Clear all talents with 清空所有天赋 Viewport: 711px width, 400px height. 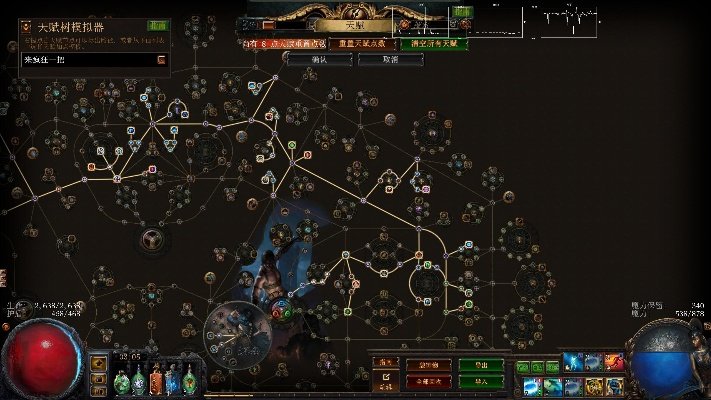click(x=433, y=44)
